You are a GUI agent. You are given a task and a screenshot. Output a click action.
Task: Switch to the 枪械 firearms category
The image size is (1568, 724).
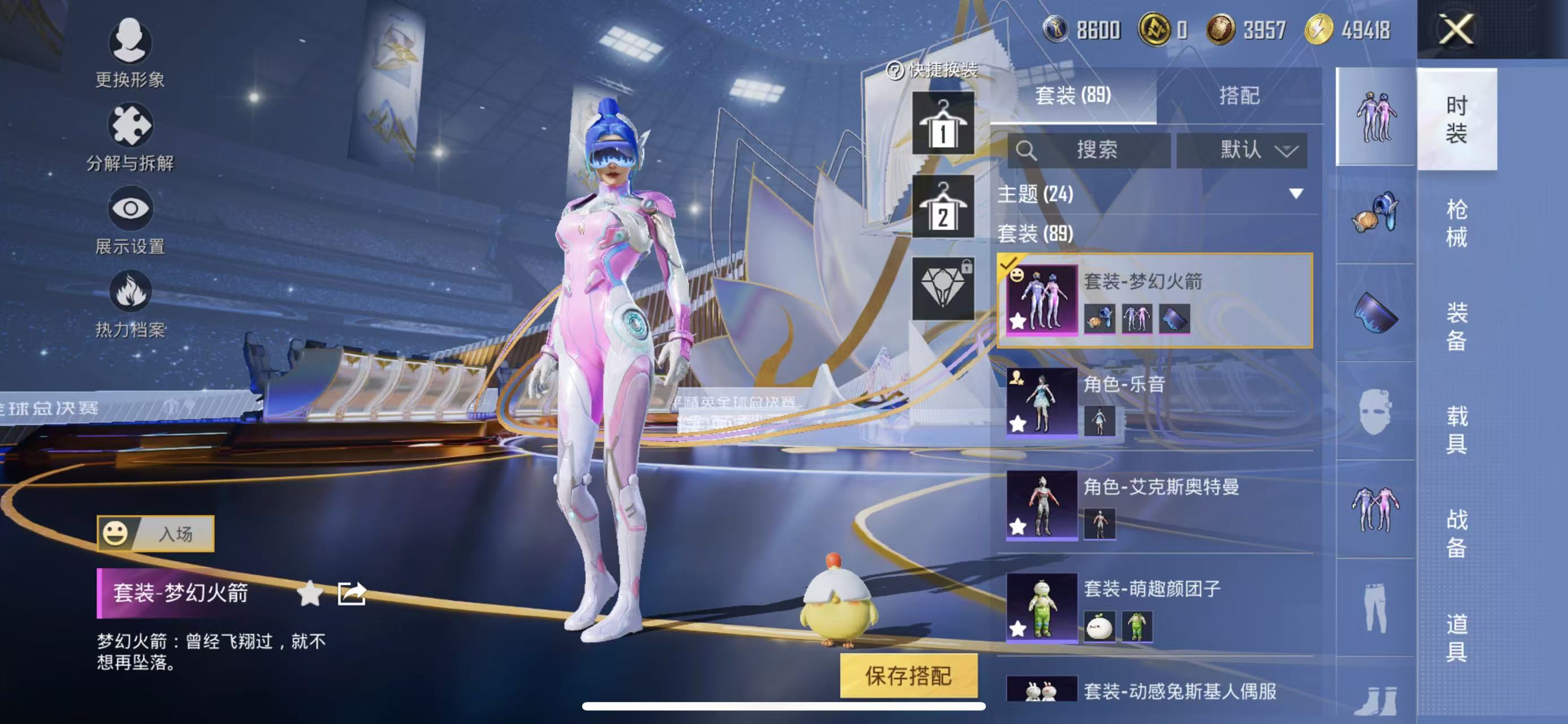(x=1456, y=223)
